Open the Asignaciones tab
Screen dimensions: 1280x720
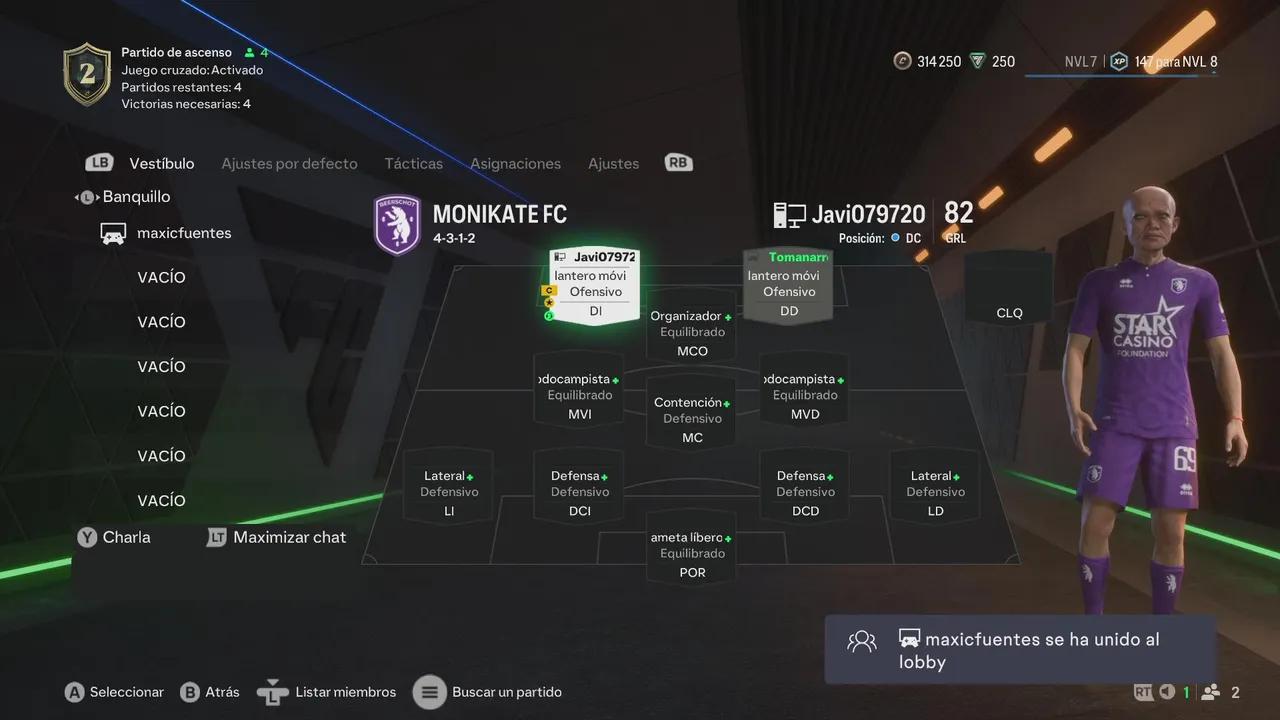pos(515,163)
